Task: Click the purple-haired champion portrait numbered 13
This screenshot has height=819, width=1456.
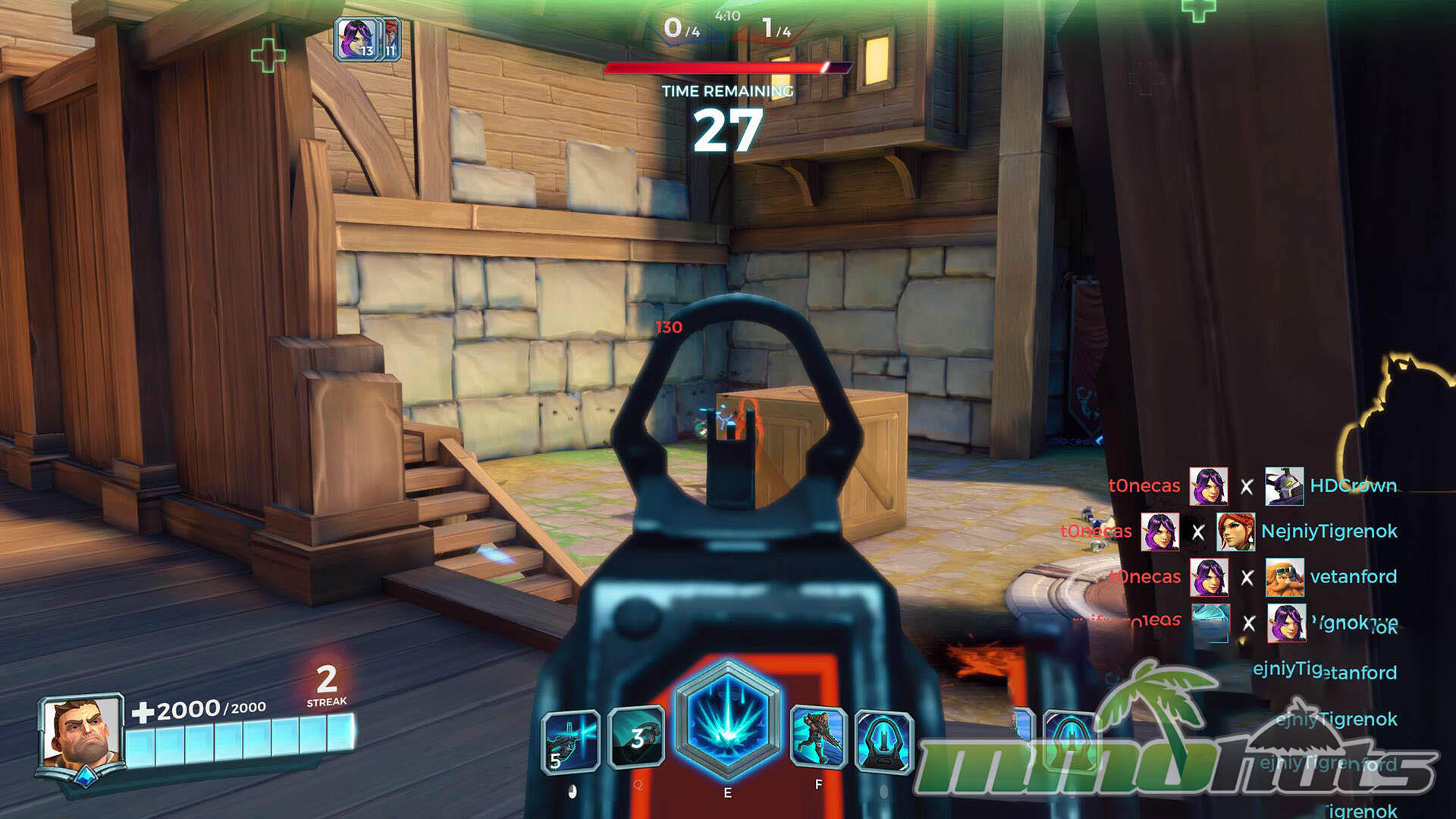Action: point(356,39)
